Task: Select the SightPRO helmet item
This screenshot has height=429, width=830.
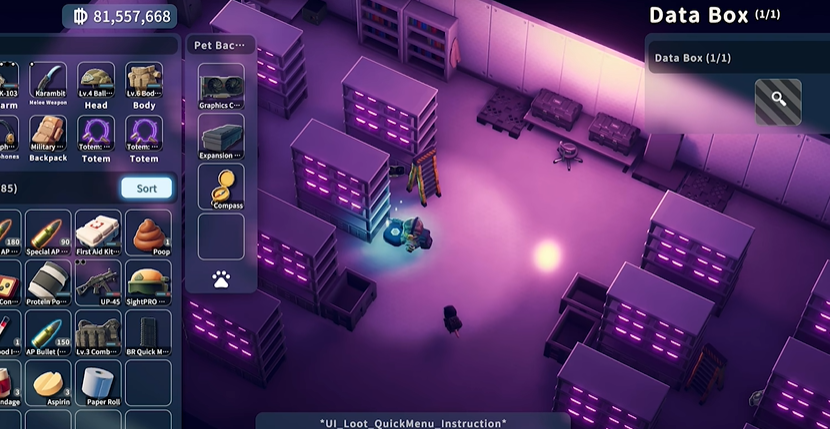Action: (147, 283)
